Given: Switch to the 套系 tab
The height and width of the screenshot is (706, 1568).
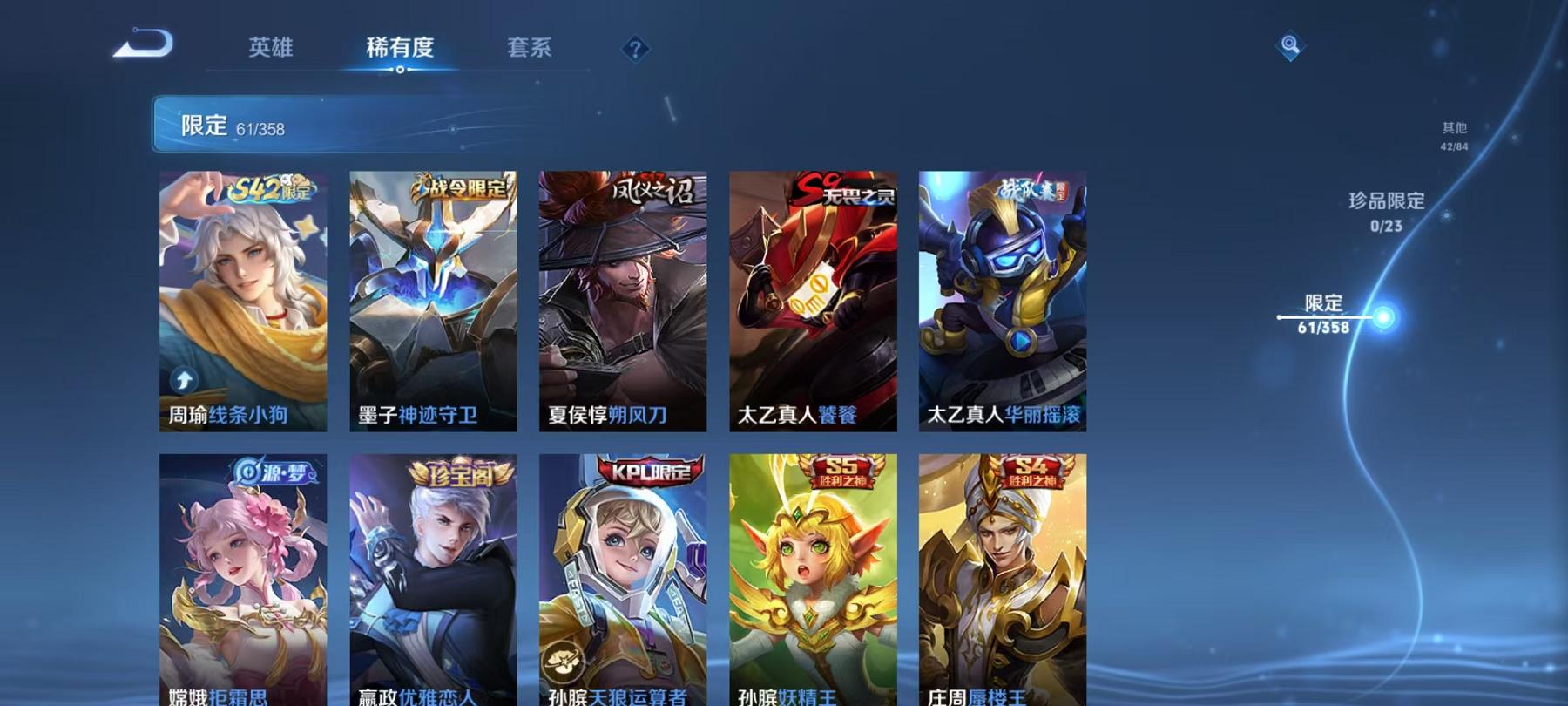Looking at the screenshot, I should point(530,50).
